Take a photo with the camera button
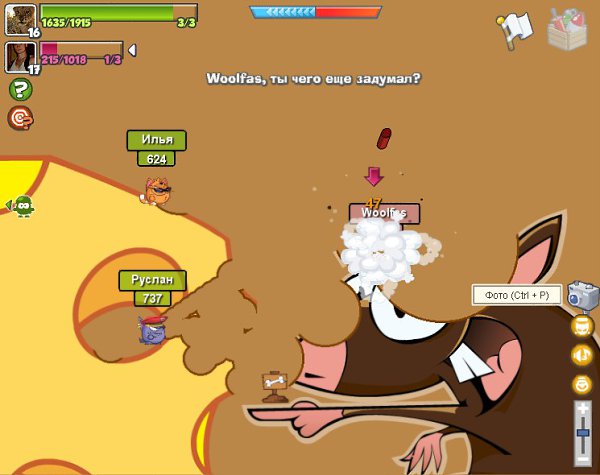600x475 pixels. tap(581, 294)
